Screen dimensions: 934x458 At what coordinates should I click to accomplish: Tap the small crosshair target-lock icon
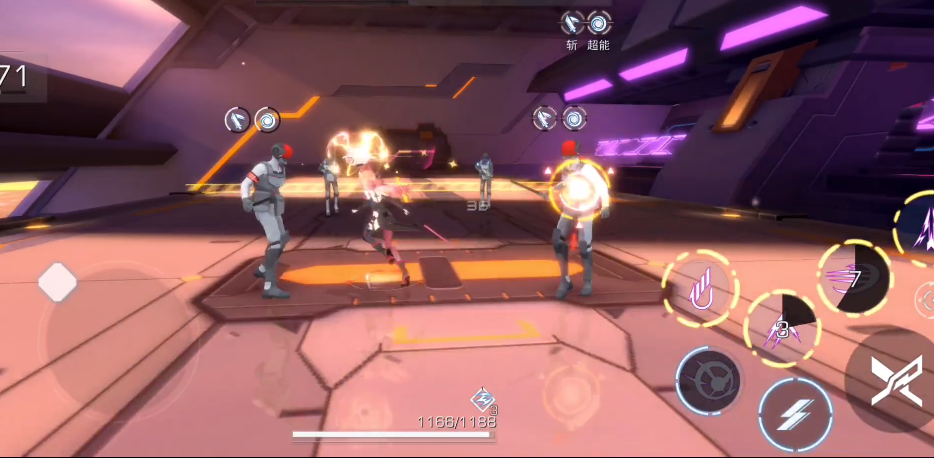925,298
